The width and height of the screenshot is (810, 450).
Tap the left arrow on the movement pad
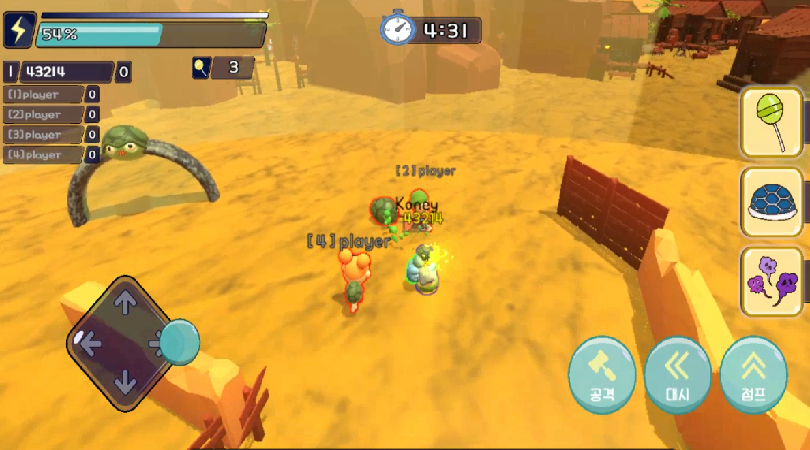[90, 344]
